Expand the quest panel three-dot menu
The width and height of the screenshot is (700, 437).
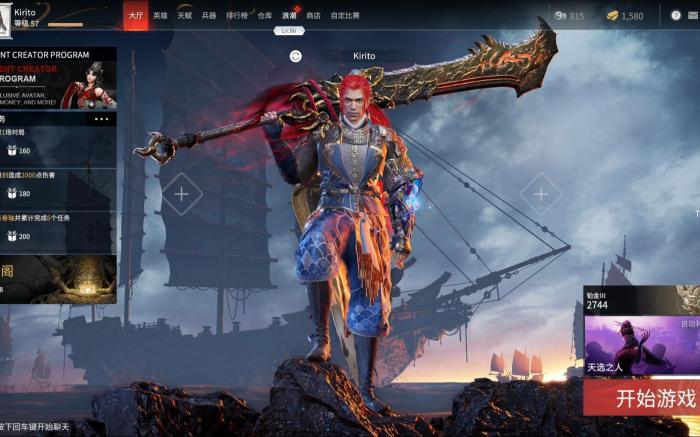[x=102, y=119]
